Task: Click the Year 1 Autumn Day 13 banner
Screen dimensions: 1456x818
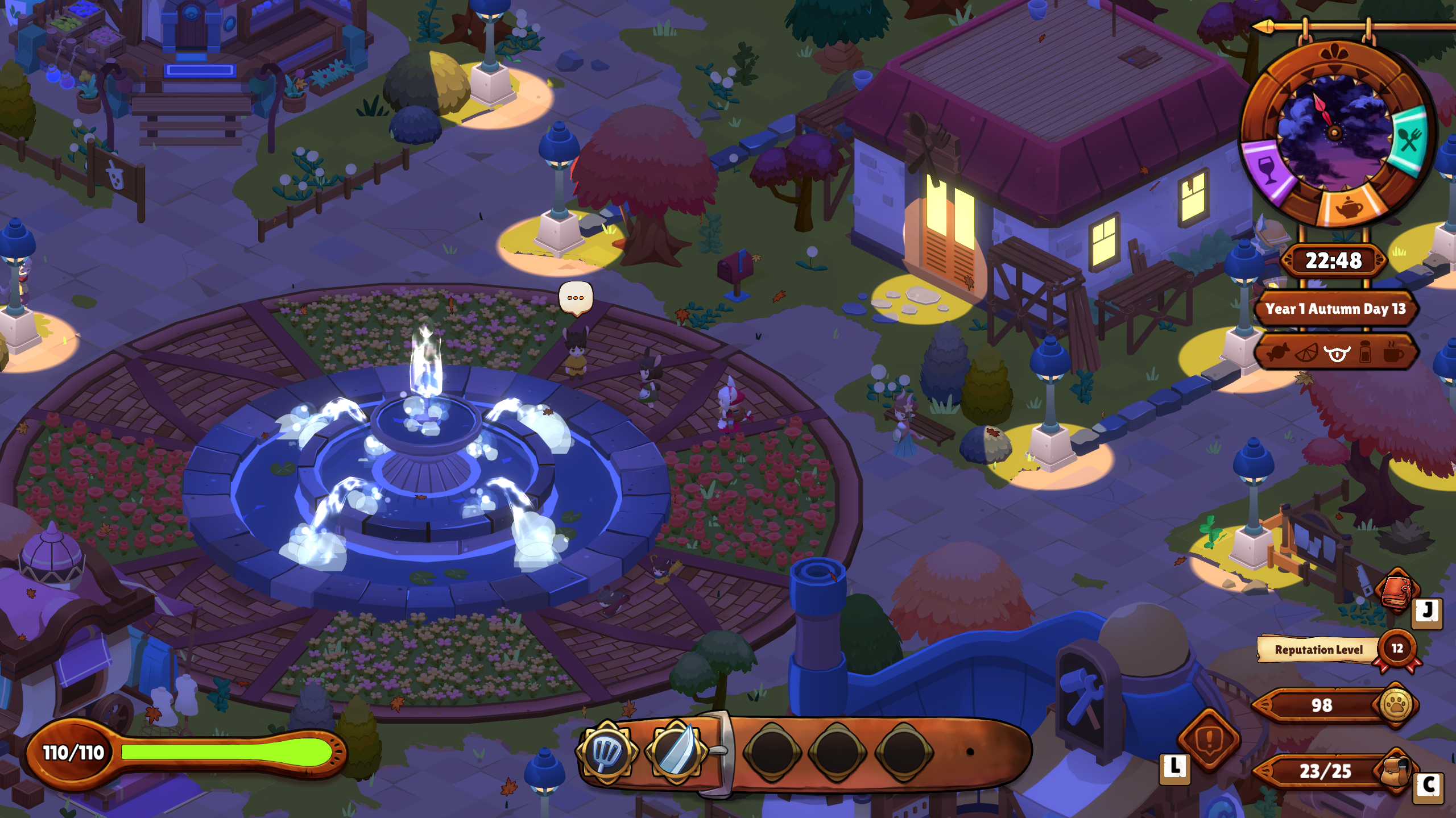Action: (1336, 309)
